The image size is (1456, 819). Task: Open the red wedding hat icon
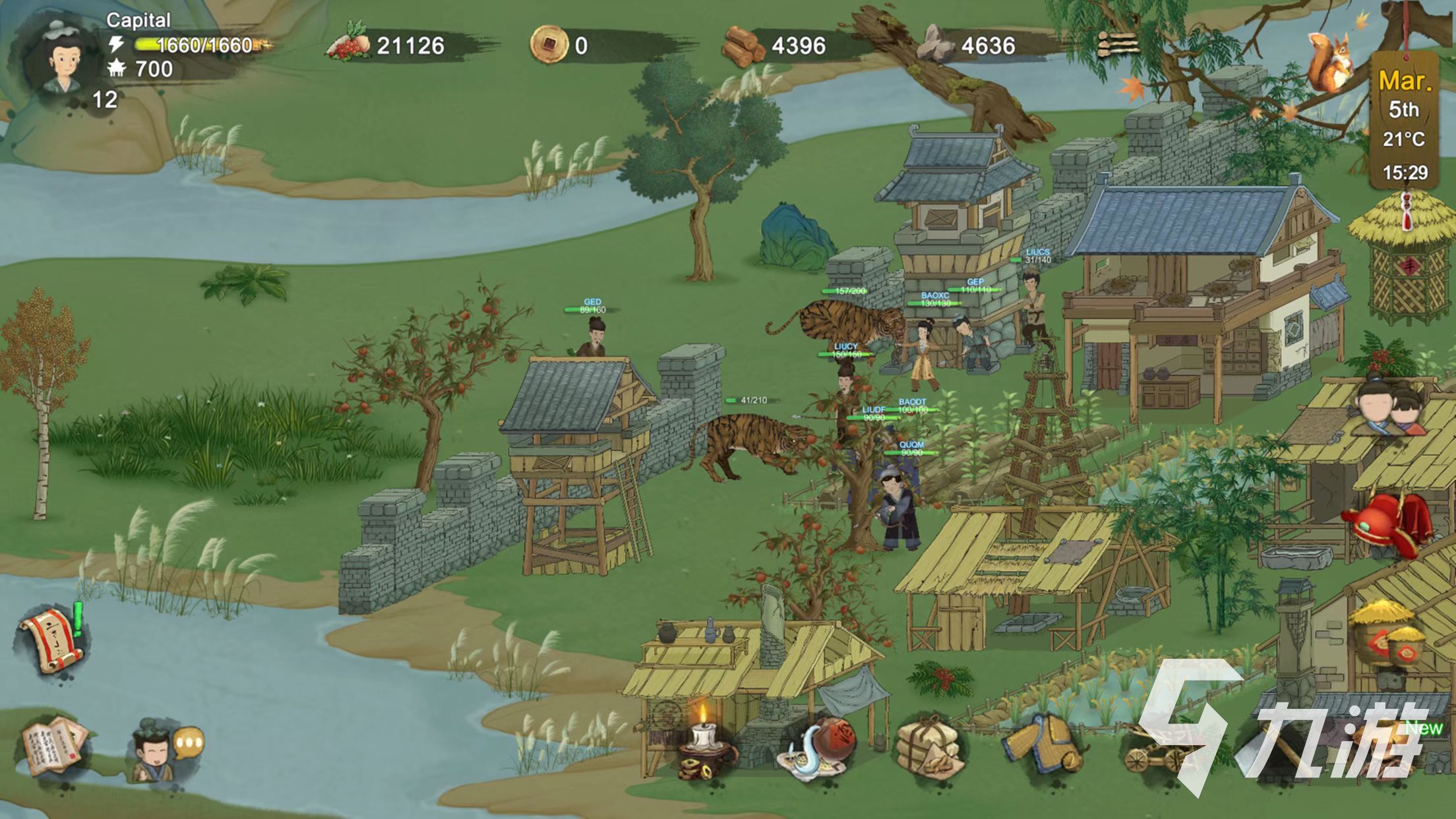(x=1386, y=524)
